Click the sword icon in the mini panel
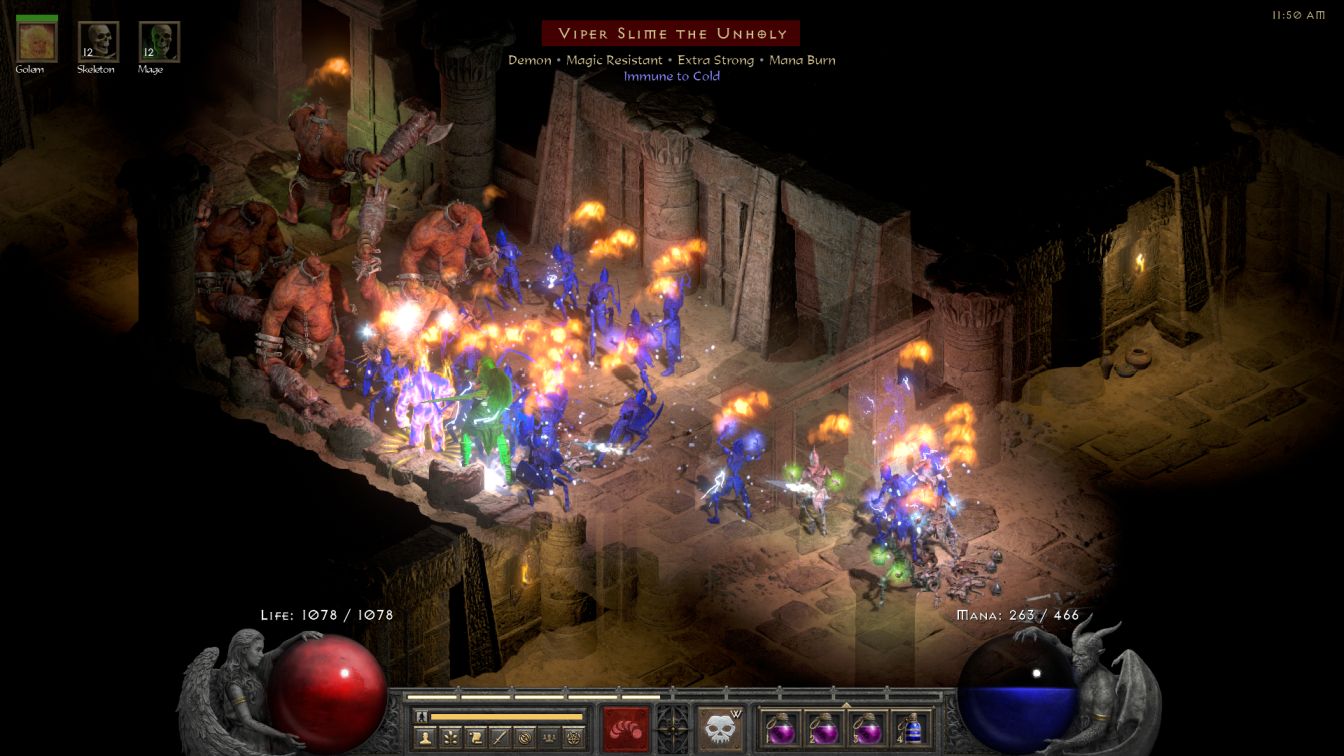 coord(499,738)
